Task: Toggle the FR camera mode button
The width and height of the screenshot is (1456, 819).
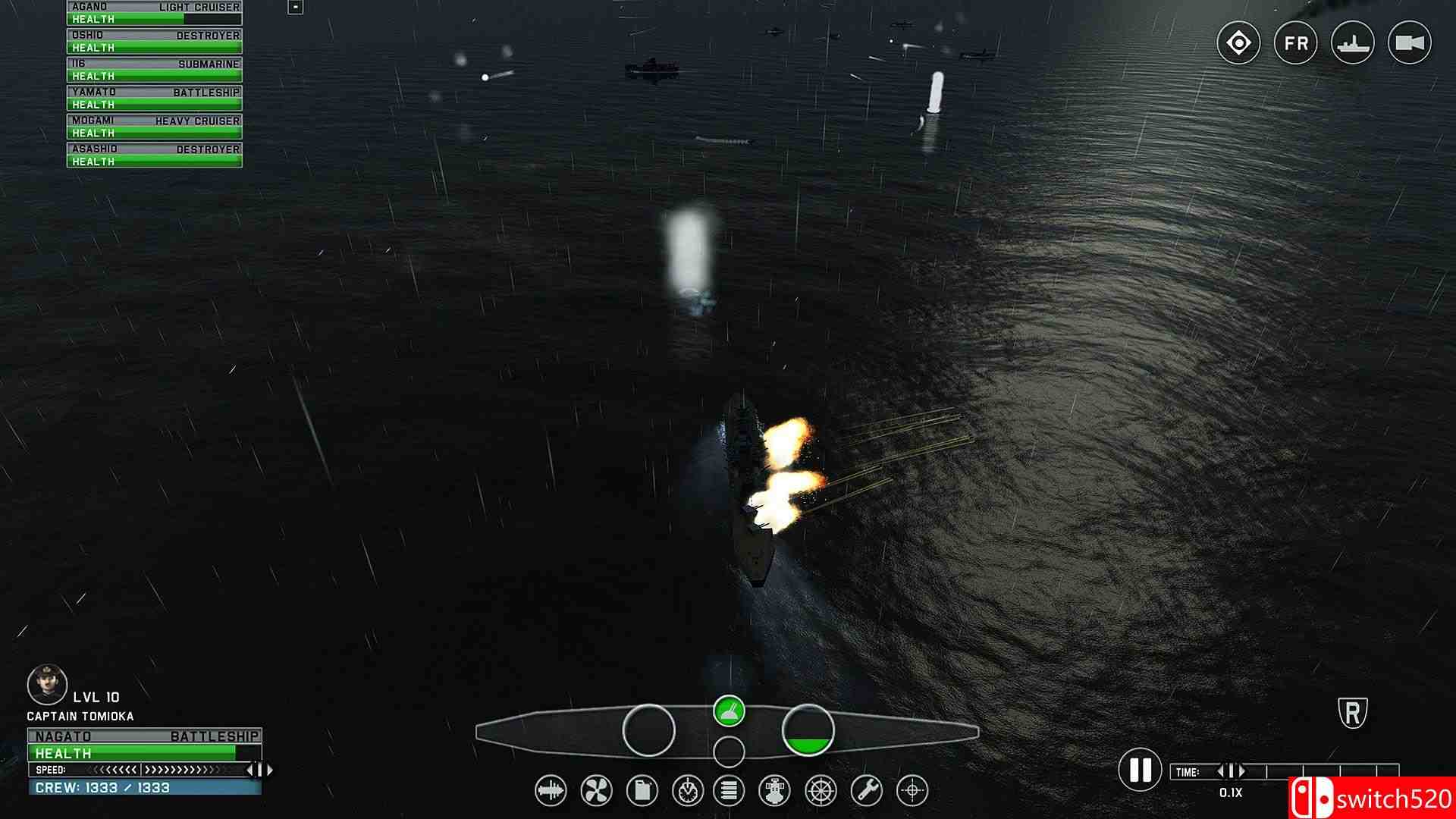Action: [1297, 43]
